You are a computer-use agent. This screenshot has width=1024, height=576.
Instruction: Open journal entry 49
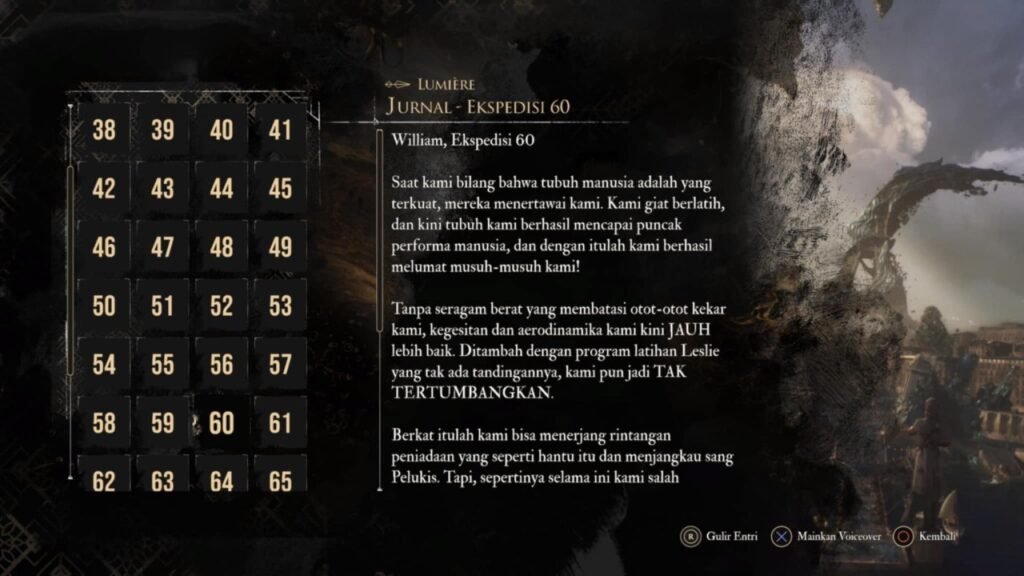pyautogui.click(x=281, y=247)
